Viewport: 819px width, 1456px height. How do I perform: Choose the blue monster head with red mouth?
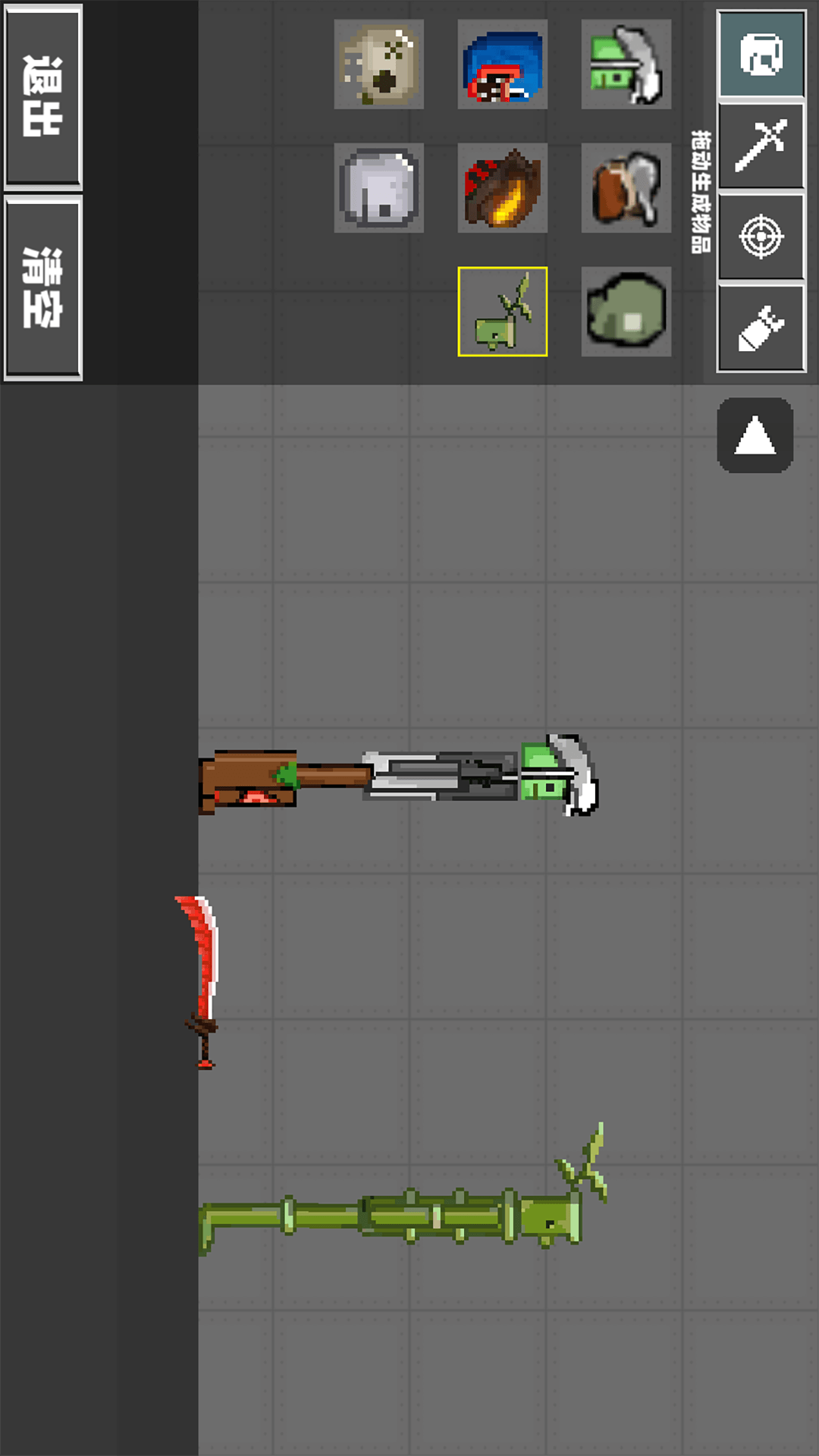tap(502, 64)
